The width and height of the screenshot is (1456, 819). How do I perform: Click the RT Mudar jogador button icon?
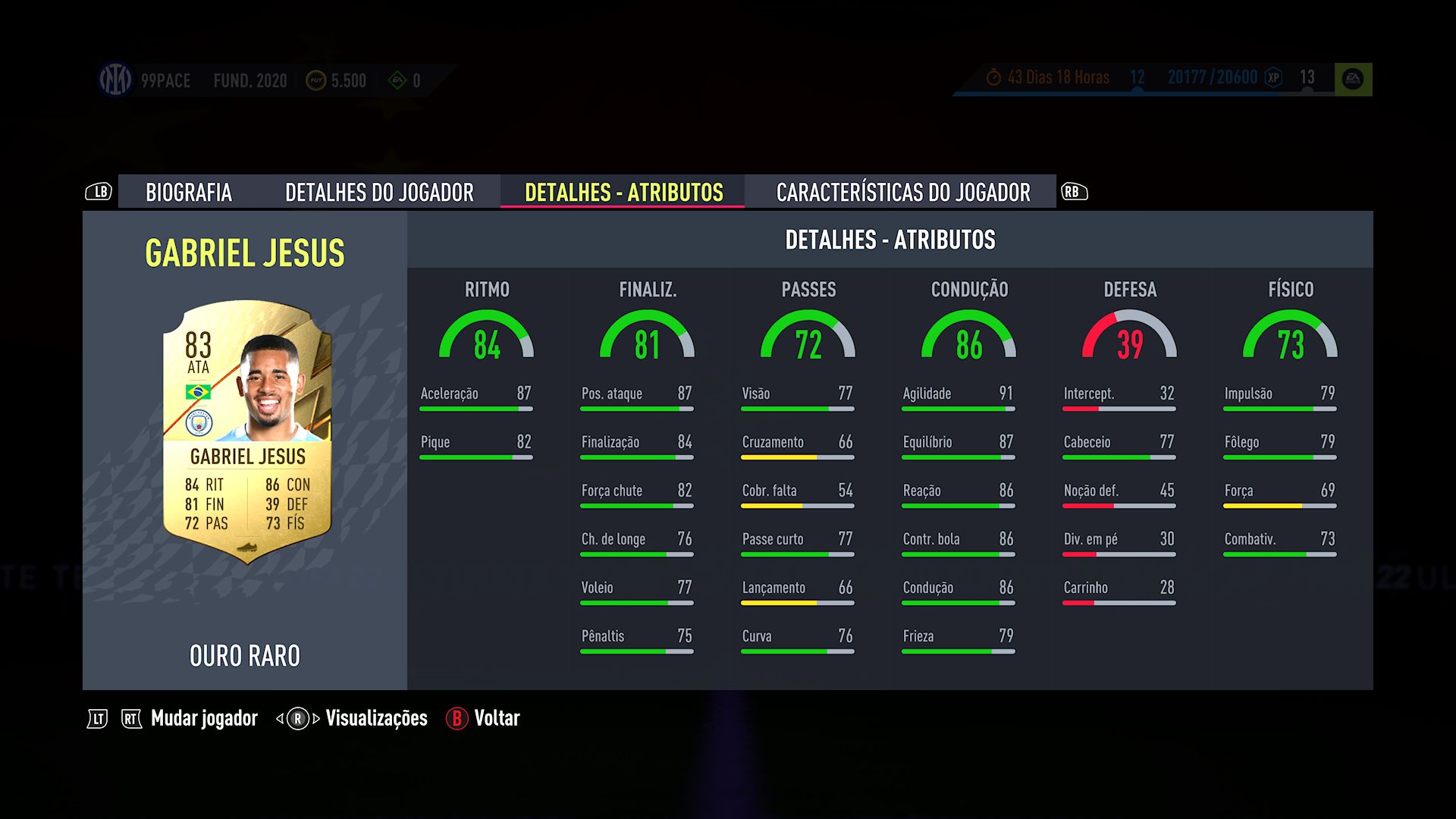[x=130, y=717]
